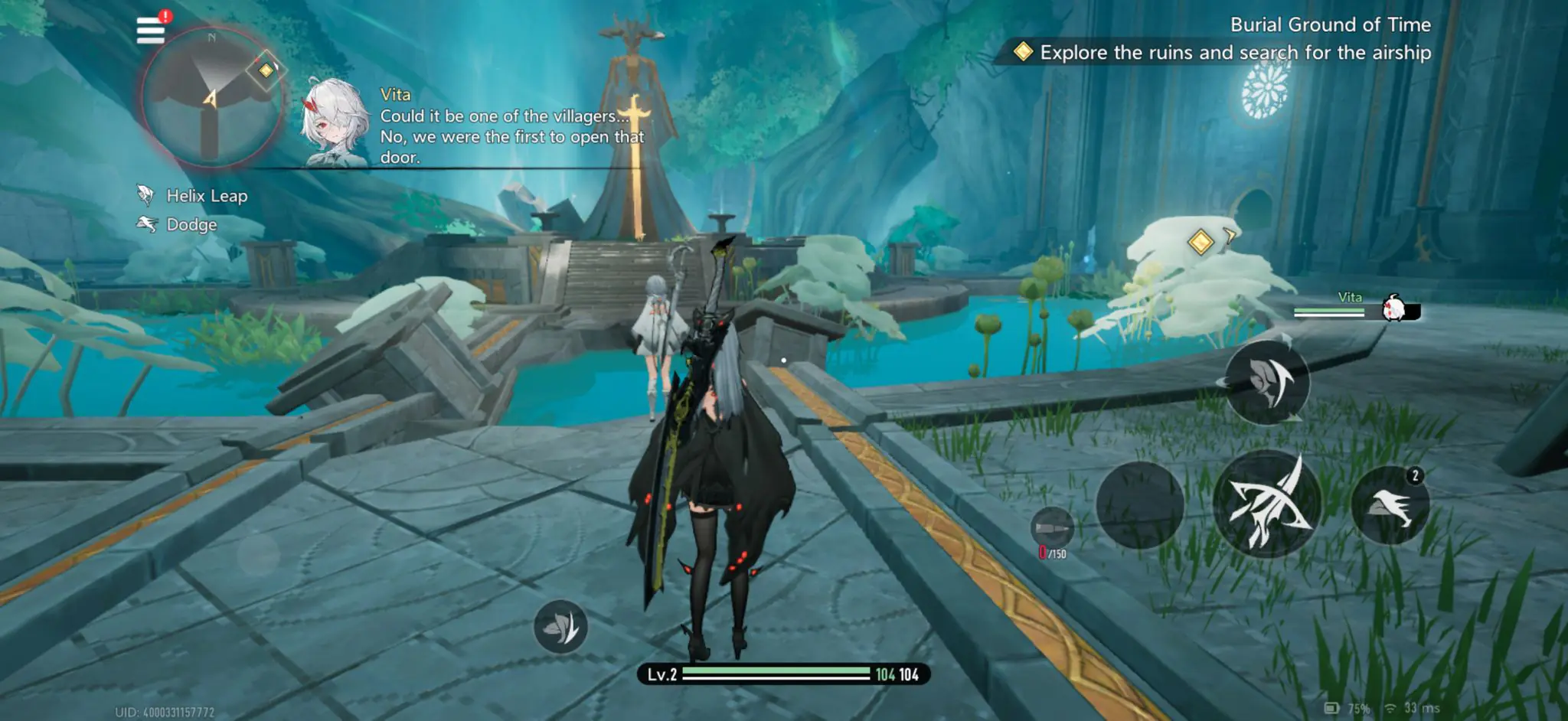Open the circular minimap
Screen dimensions: 1568x721
pyautogui.click(x=211, y=98)
